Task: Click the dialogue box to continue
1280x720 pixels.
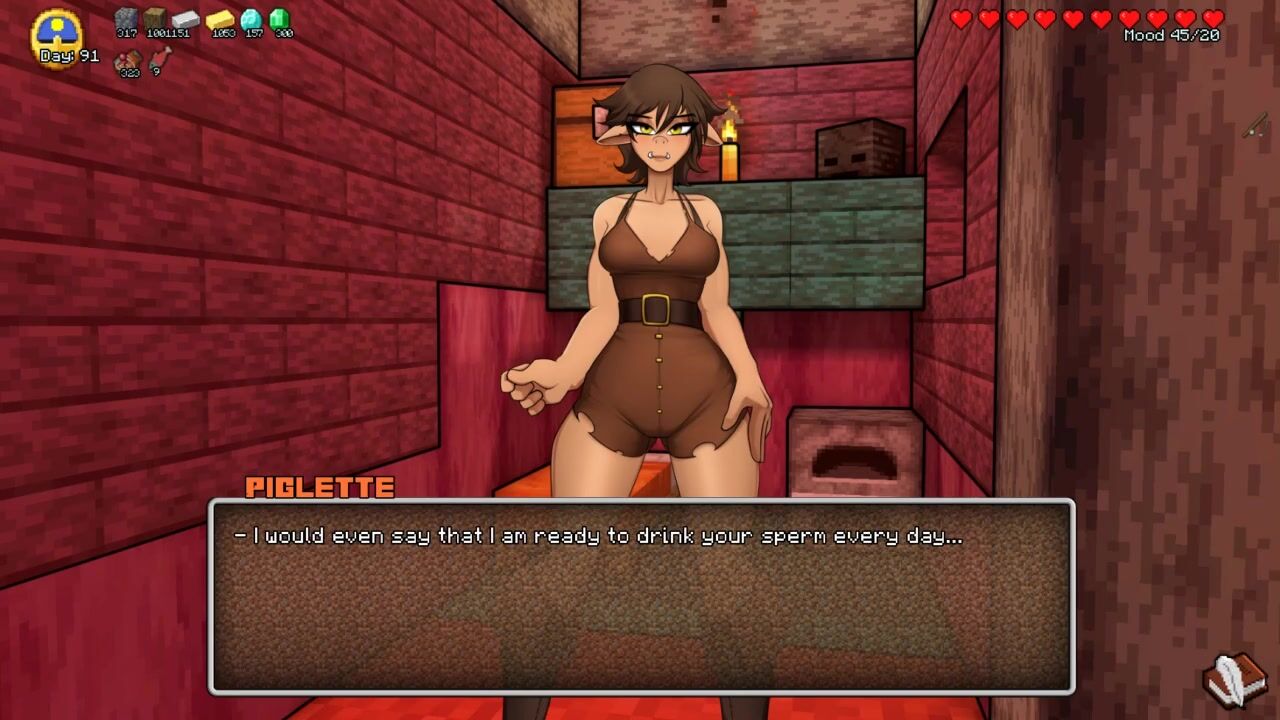Action: click(x=641, y=596)
